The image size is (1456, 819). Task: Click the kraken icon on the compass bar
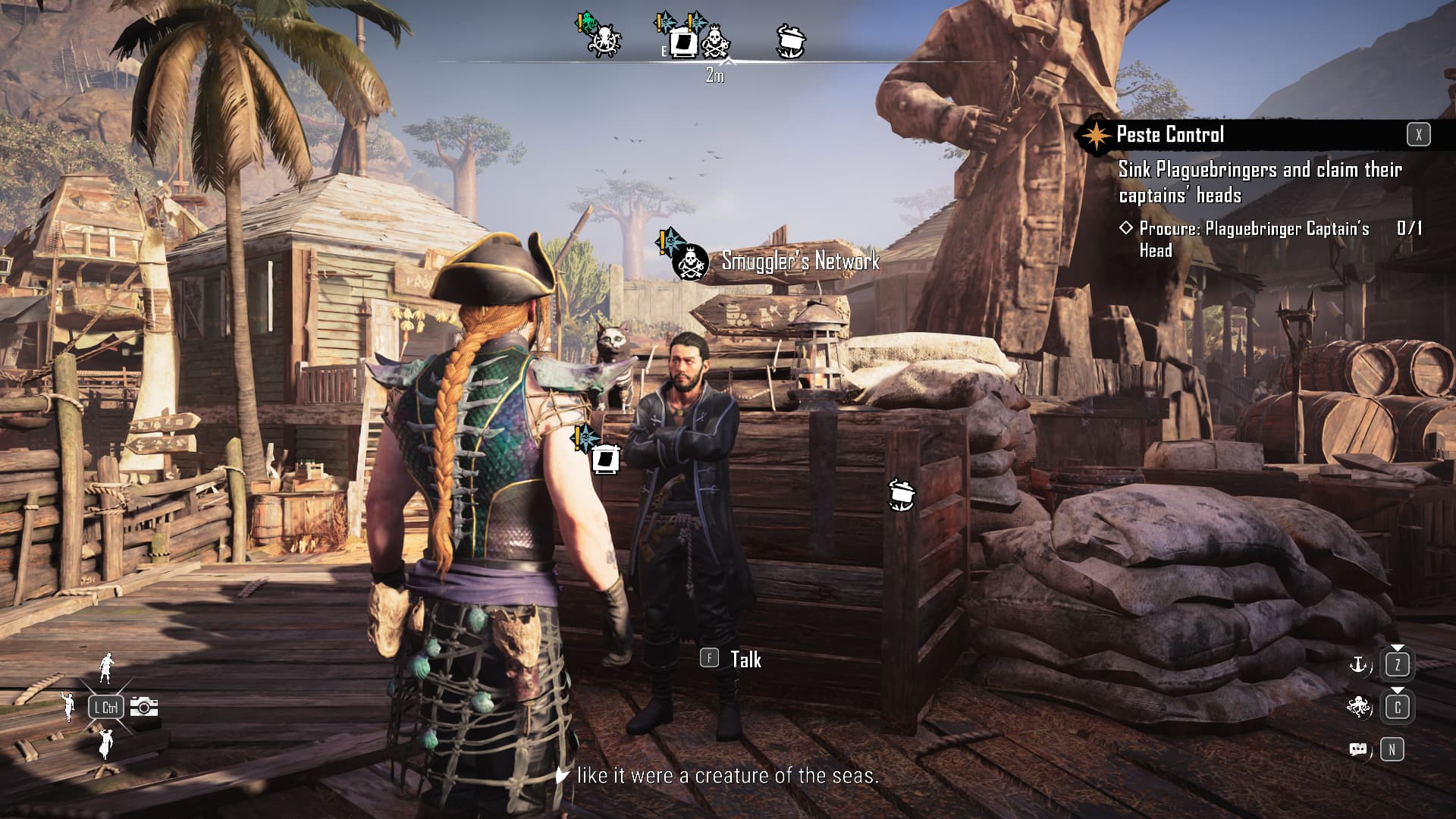tap(604, 40)
